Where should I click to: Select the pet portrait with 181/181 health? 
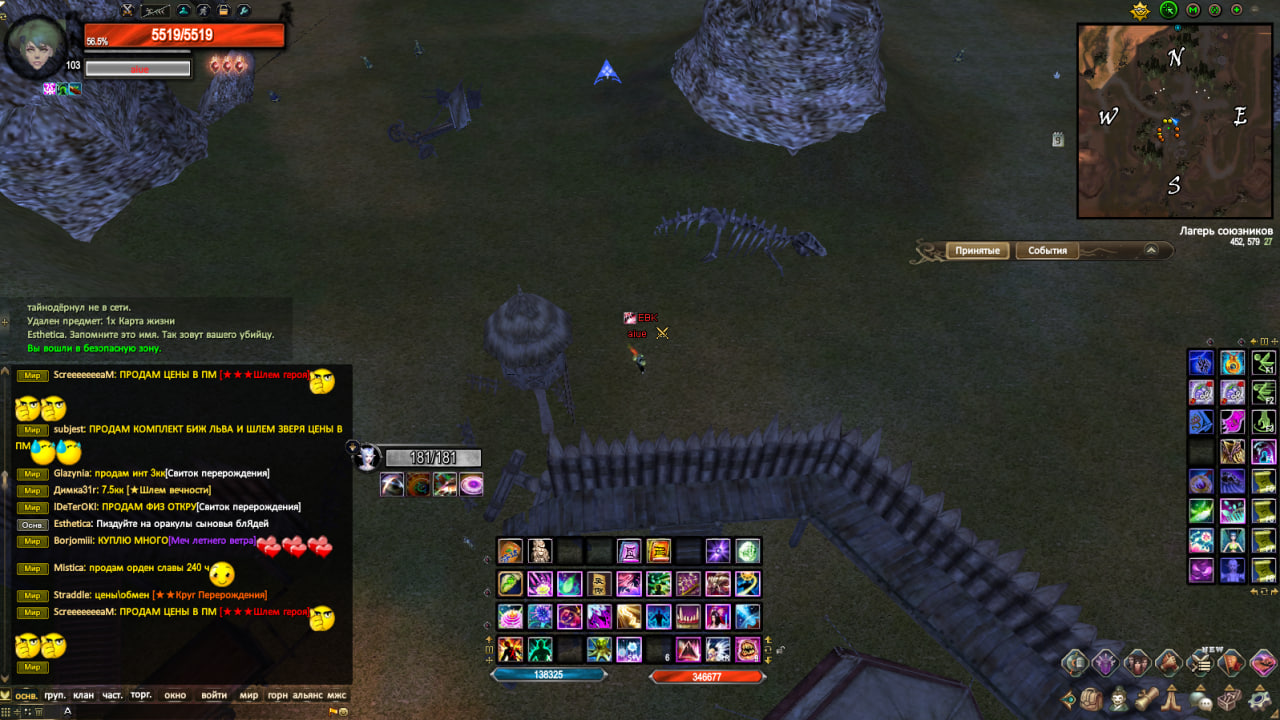tap(367, 458)
